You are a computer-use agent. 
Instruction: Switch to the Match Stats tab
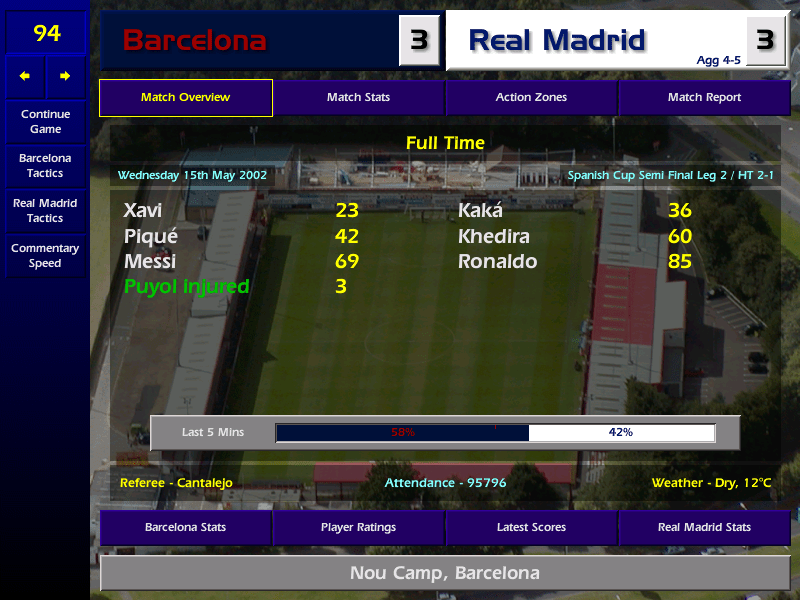[x=358, y=98]
